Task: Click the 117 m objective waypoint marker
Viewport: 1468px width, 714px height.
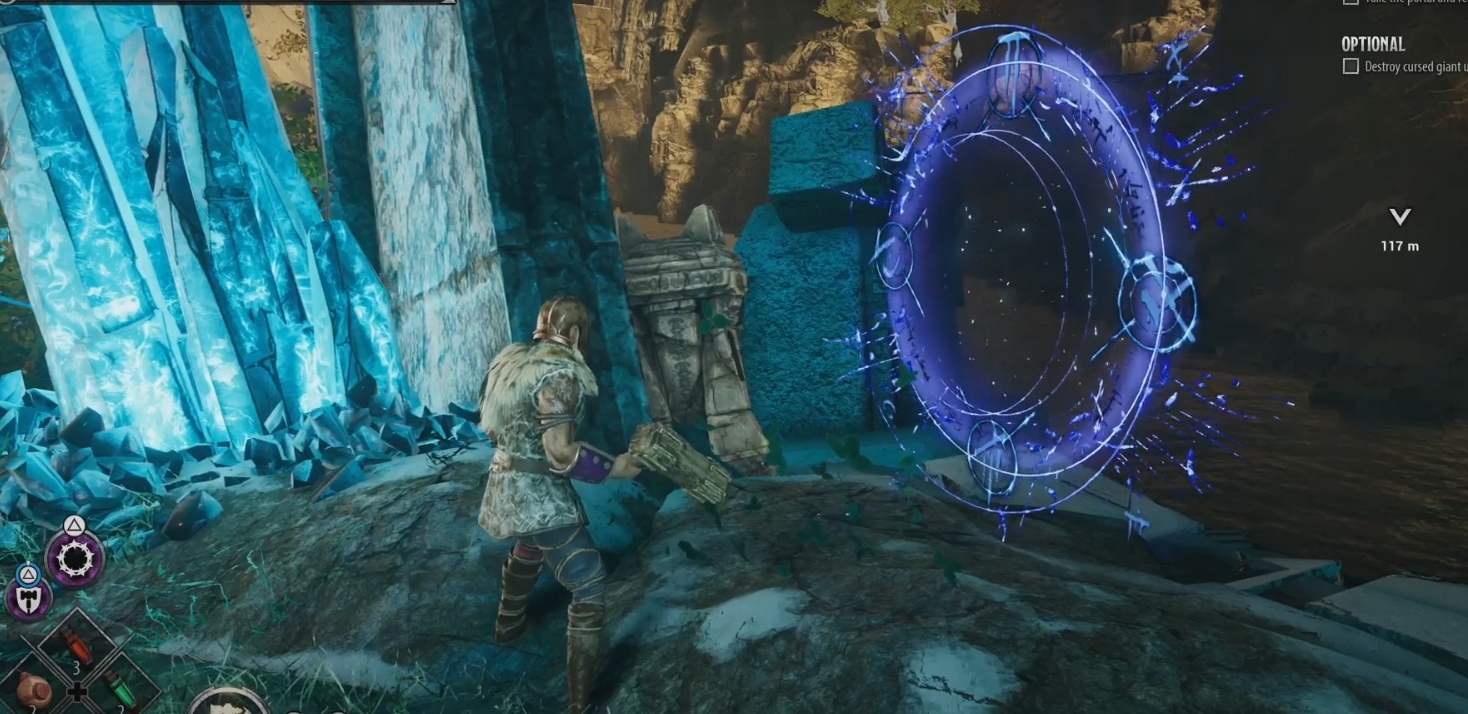Action: (x=1400, y=217)
